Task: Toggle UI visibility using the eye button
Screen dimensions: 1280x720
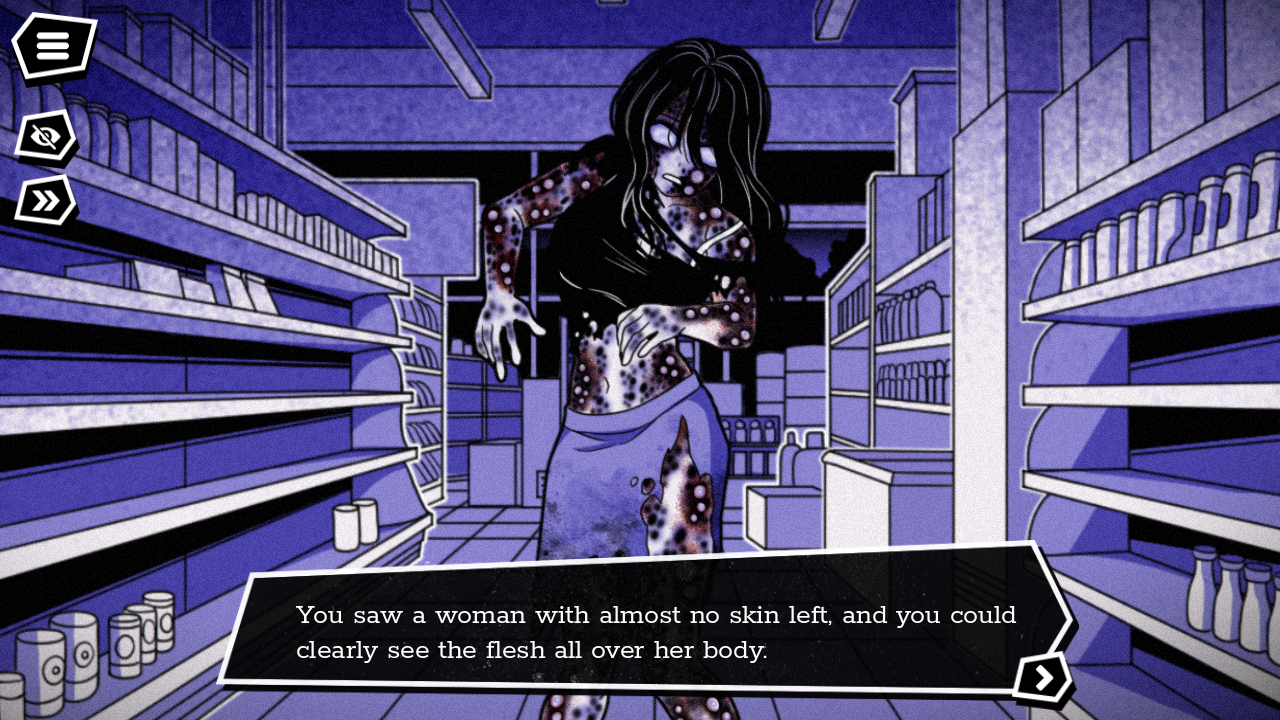Action: pyautogui.click(x=44, y=138)
